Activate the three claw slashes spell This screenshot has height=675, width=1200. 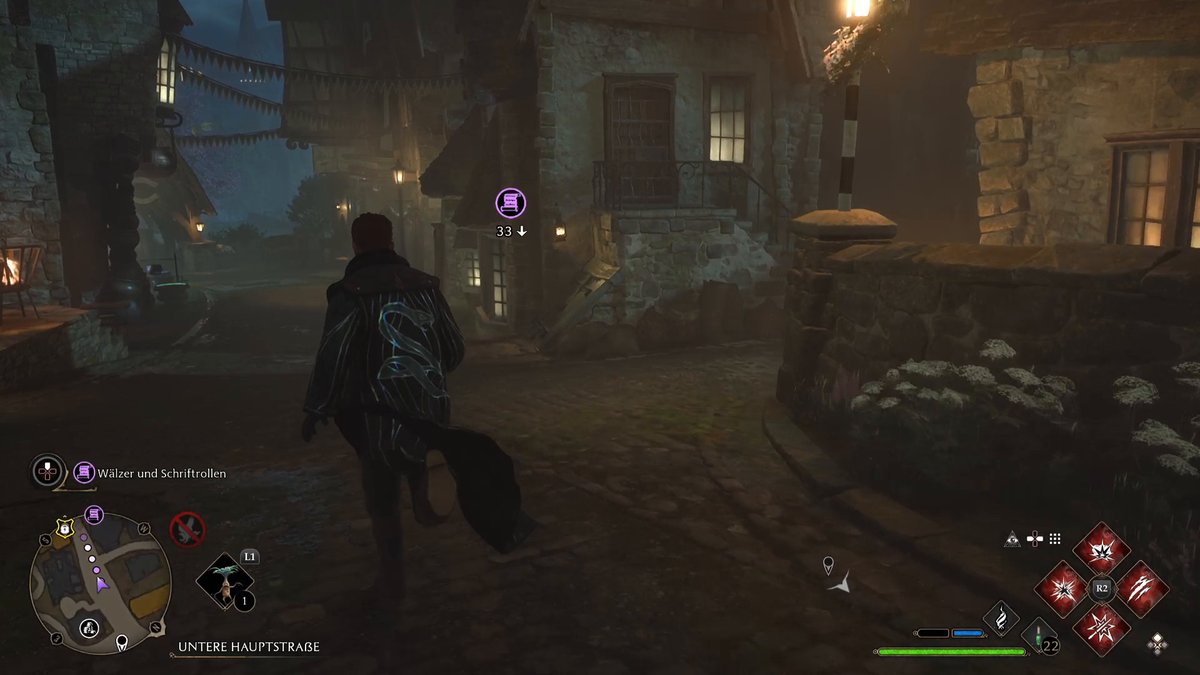tap(1141, 589)
